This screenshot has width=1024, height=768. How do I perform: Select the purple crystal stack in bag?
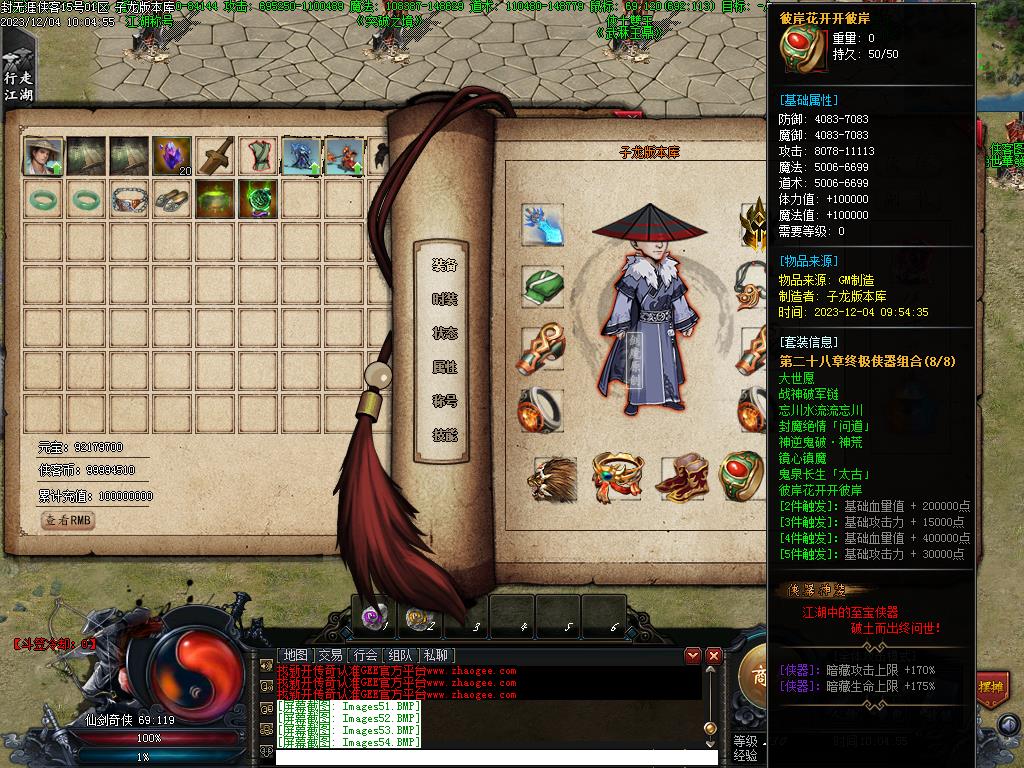[172, 156]
